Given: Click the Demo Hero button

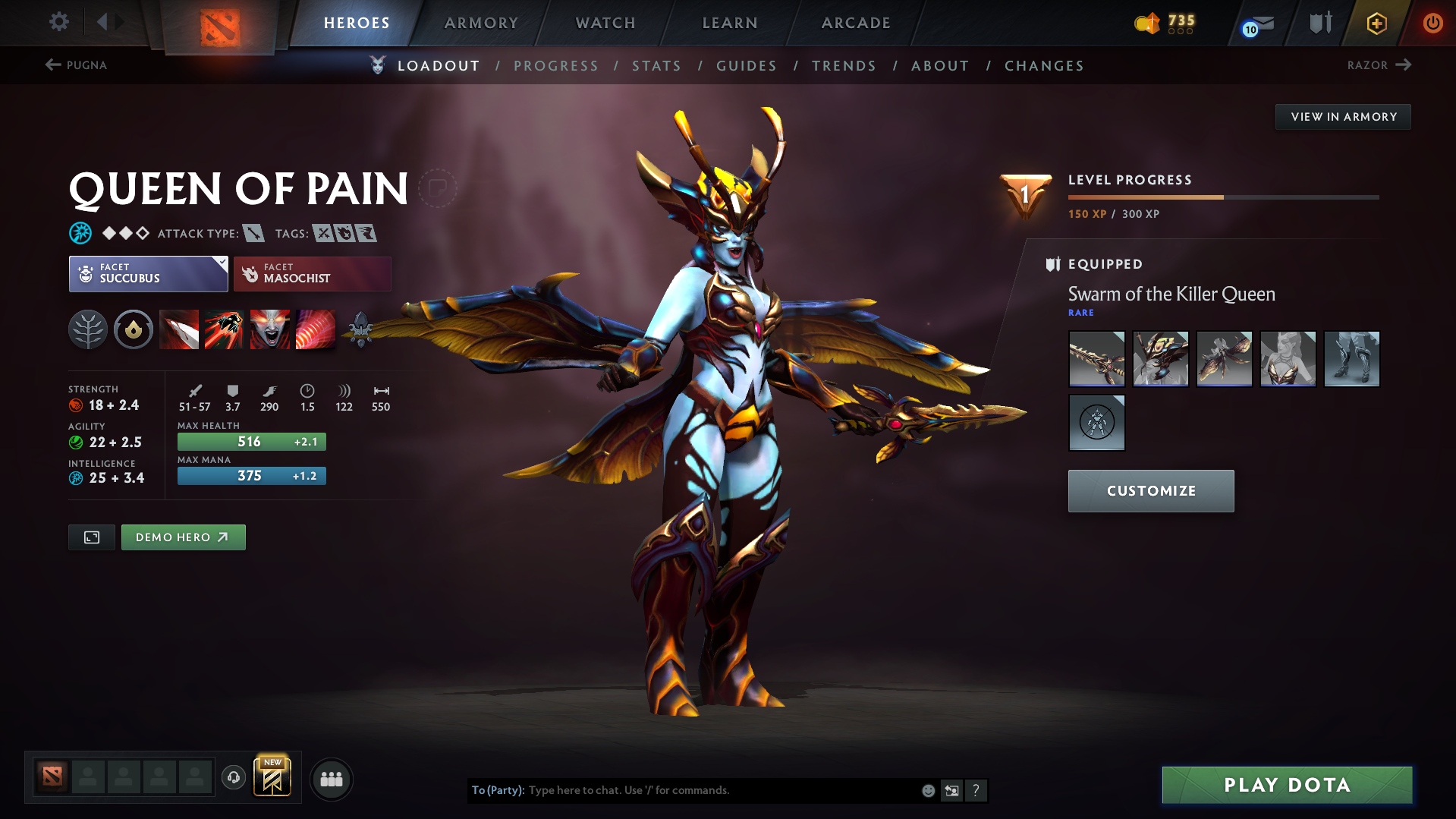Looking at the screenshot, I should coord(183,537).
